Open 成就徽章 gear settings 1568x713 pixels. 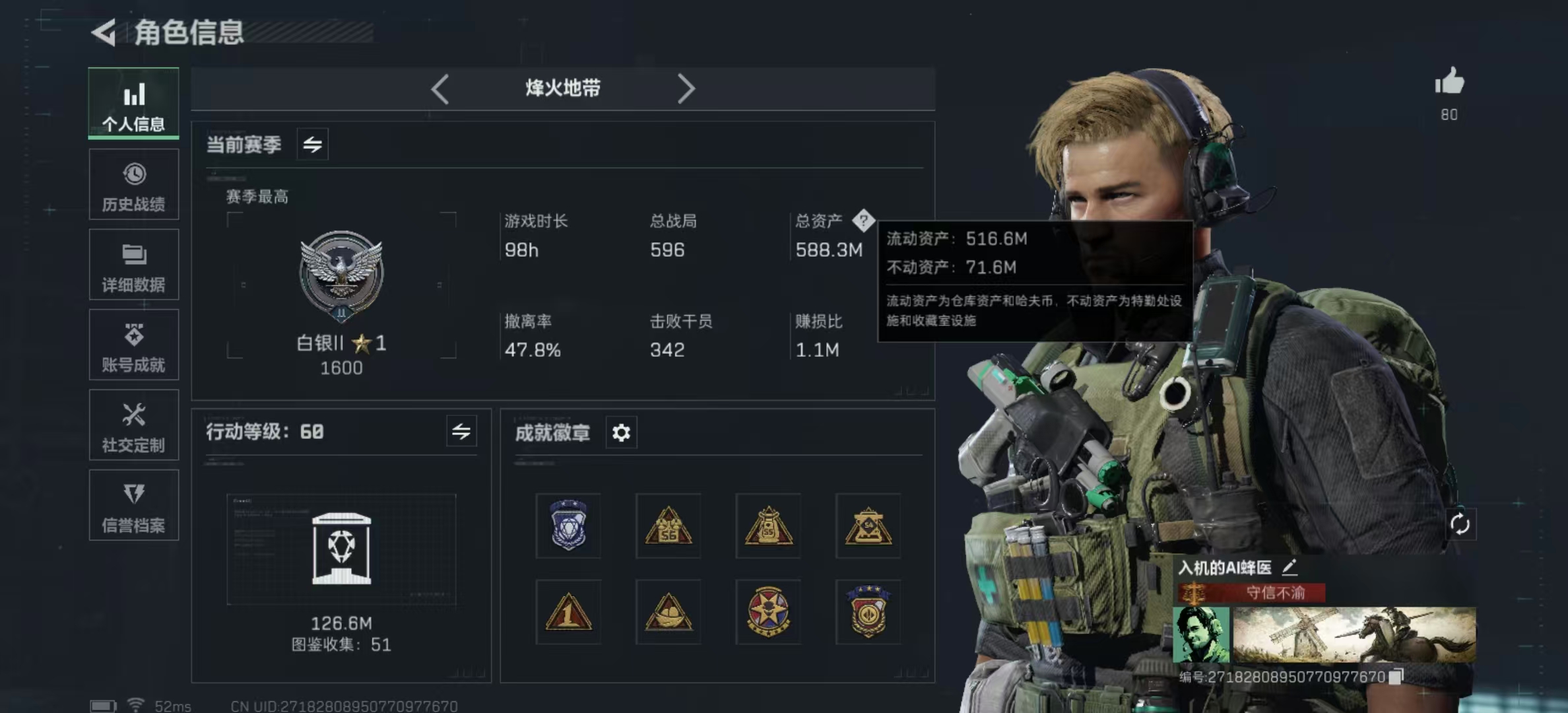point(621,433)
